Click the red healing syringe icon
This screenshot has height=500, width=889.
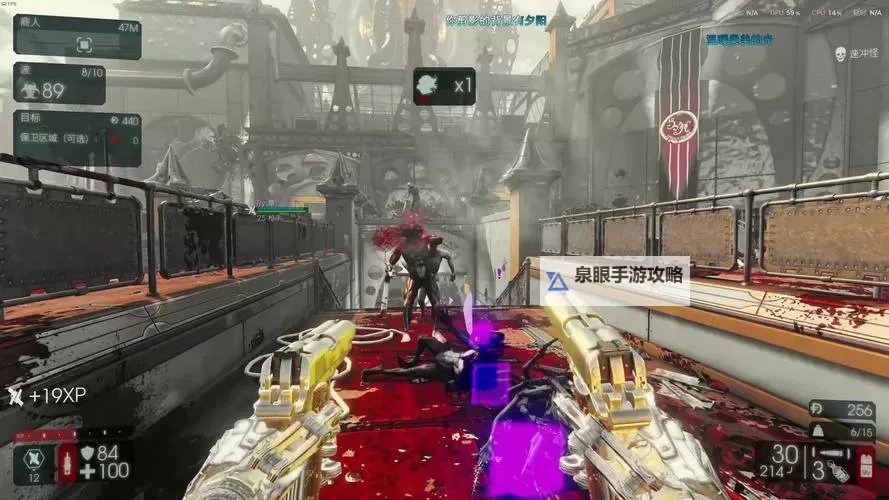[x=68, y=463]
